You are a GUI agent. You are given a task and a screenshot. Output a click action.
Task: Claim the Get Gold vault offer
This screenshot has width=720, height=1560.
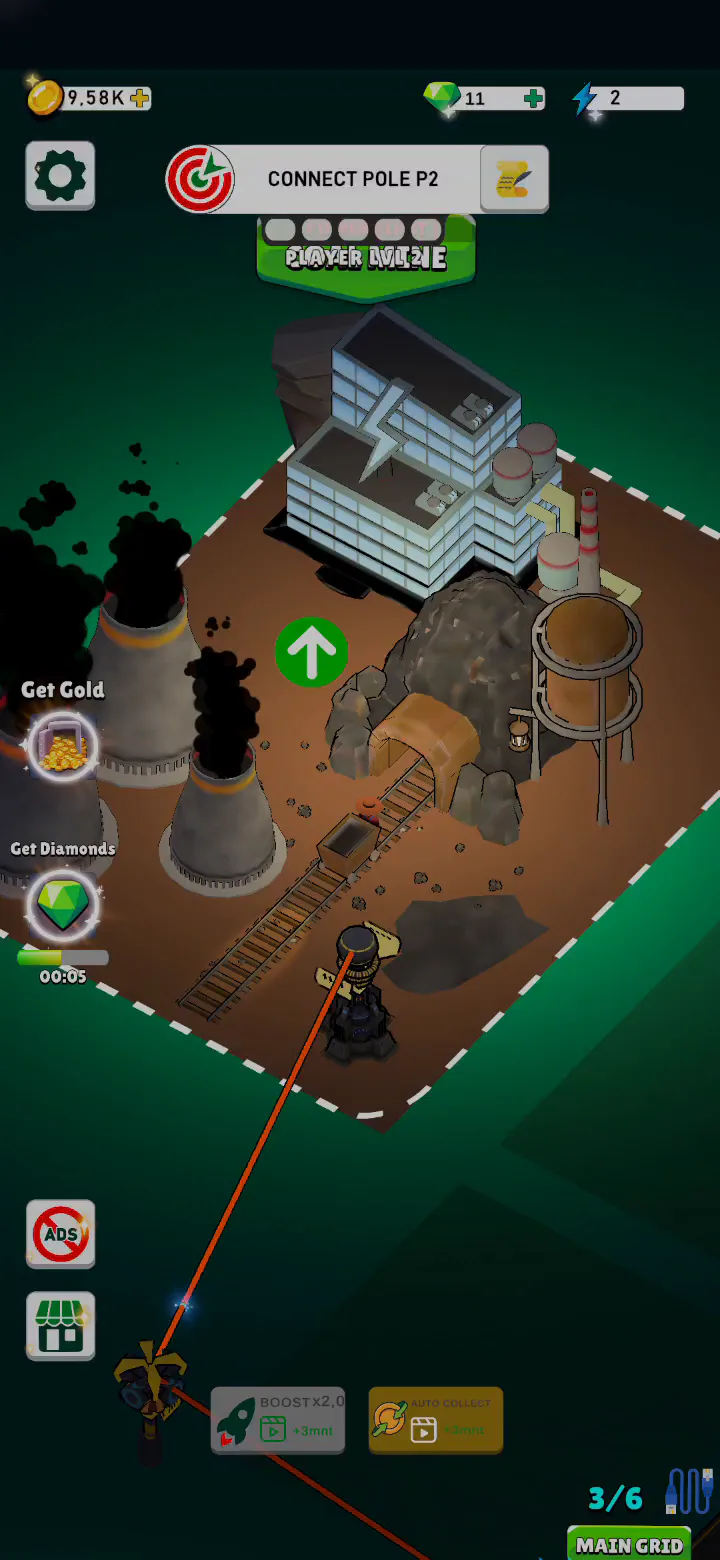[x=62, y=745]
